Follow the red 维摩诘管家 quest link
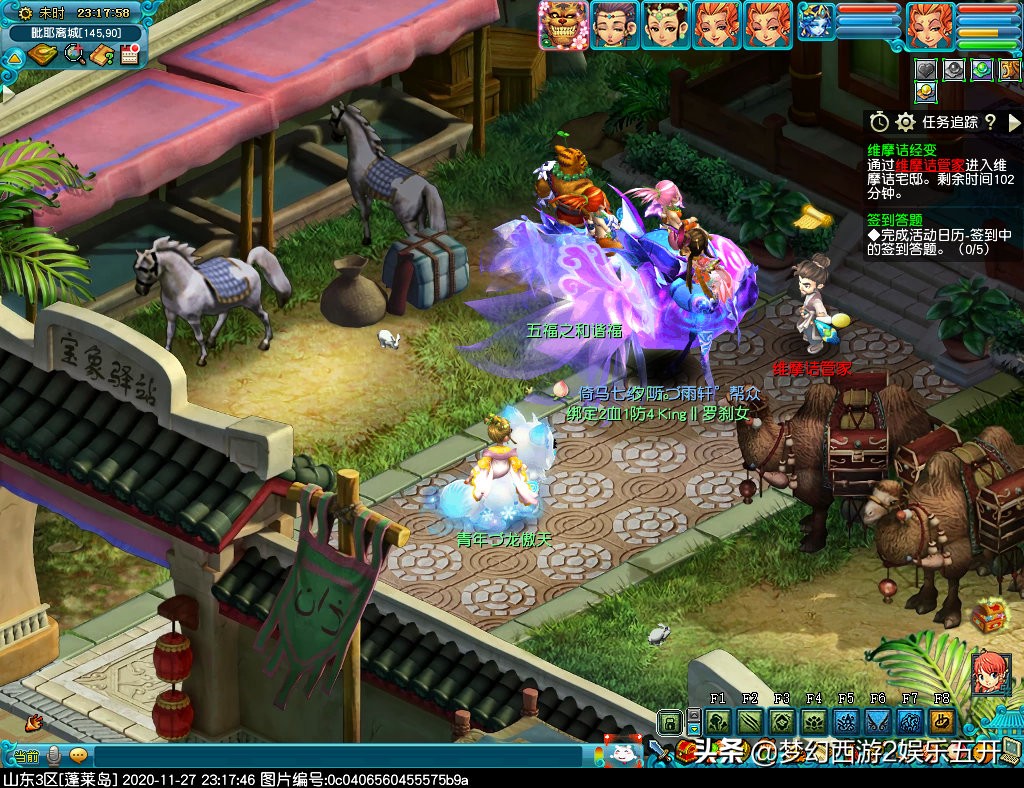This screenshot has height=788, width=1024. coord(930,165)
